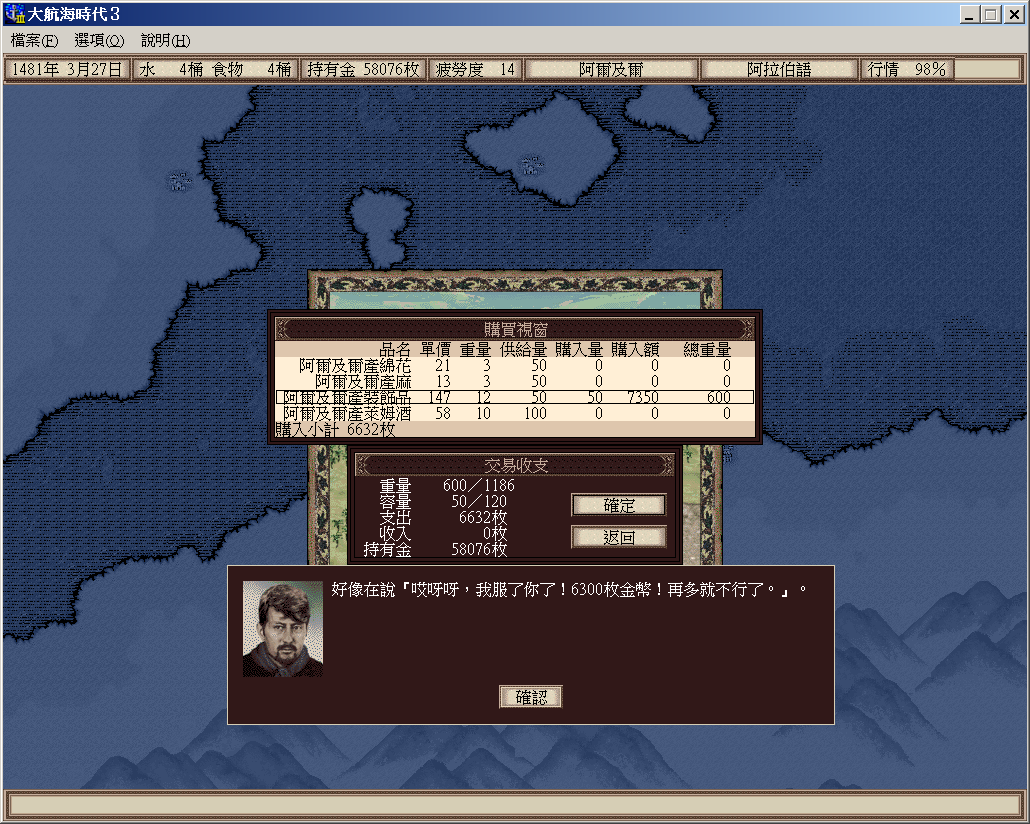This screenshot has height=824, width=1030.
Task: Go back using the 返回 button
Action: (x=618, y=537)
